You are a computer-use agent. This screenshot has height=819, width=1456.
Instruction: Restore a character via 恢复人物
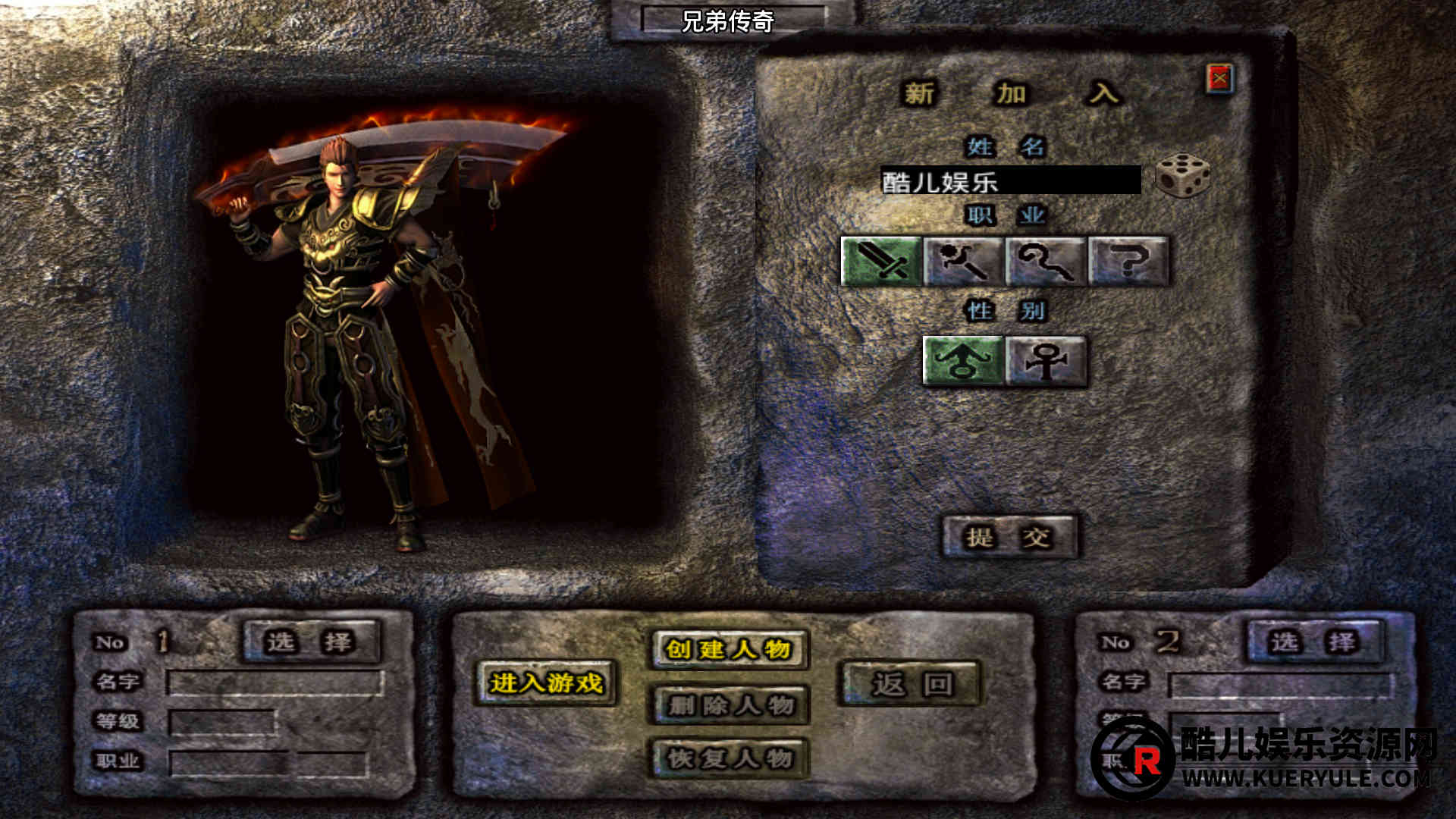[x=730, y=758]
